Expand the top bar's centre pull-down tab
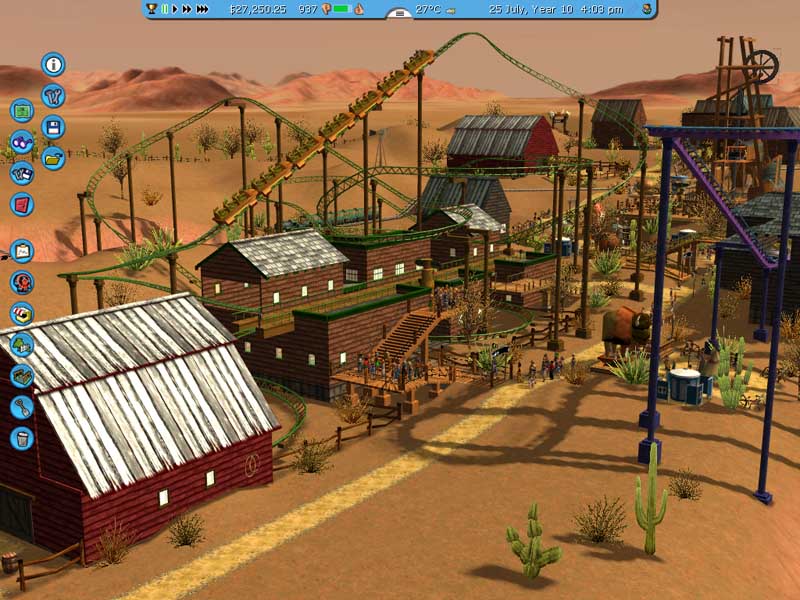The width and height of the screenshot is (800, 600). pos(399,14)
